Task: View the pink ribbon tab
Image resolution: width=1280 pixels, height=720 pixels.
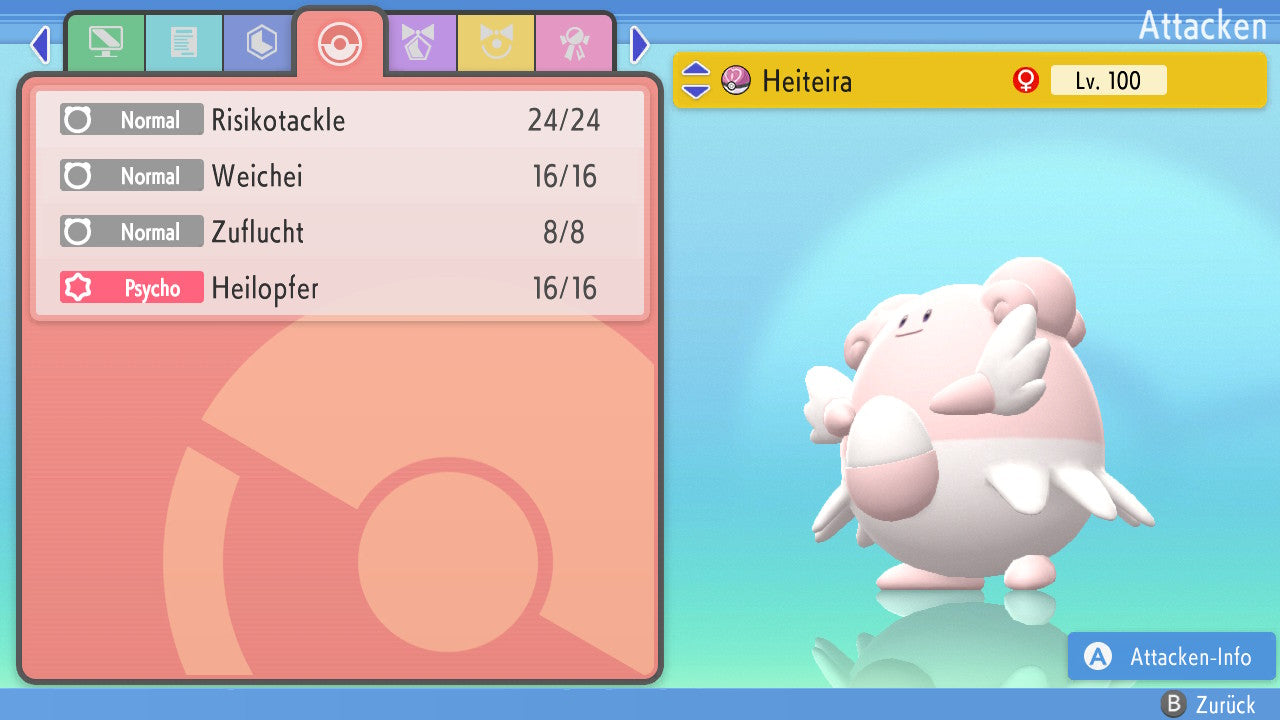Action: (x=573, y=43)
